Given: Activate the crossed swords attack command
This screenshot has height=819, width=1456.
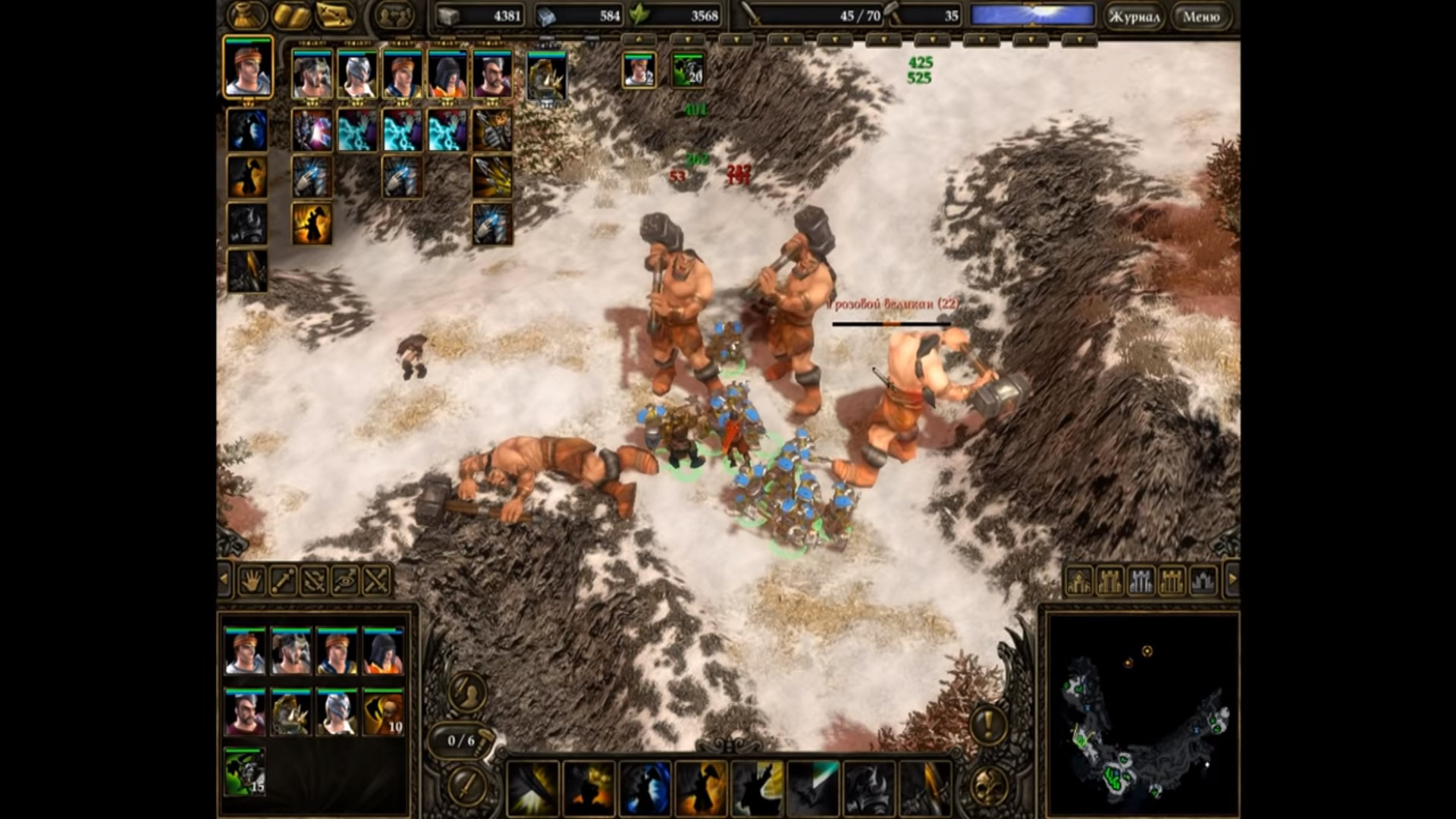Looking at the screenshot, I should [x=377, y=581].
